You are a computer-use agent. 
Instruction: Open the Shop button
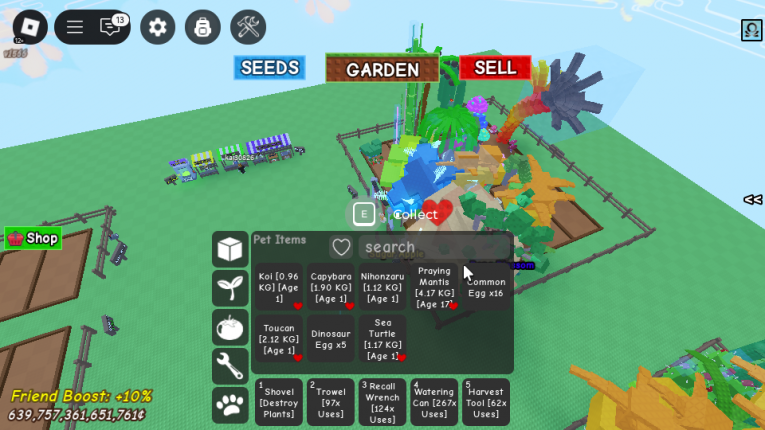(33, 238)
